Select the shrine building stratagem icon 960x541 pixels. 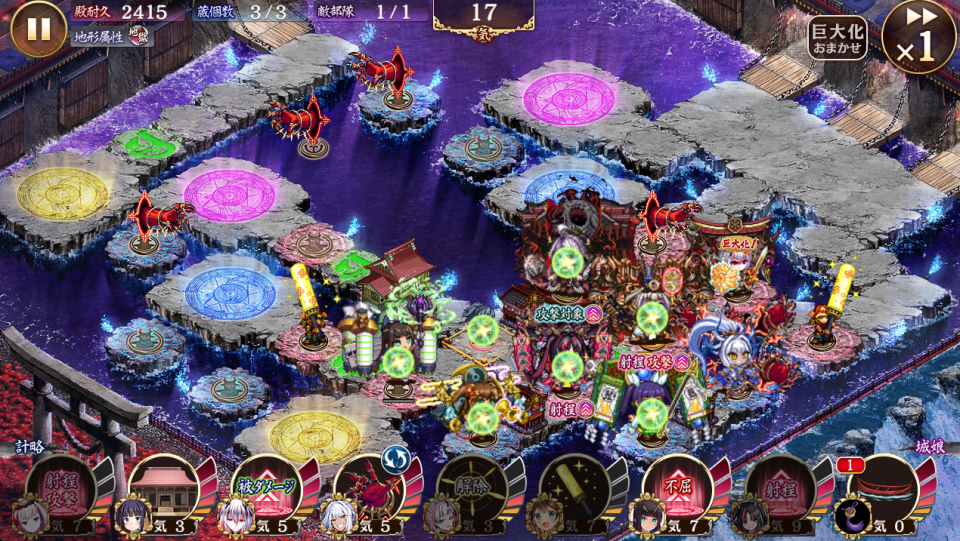pyautogui.click(x=163, y=491)
